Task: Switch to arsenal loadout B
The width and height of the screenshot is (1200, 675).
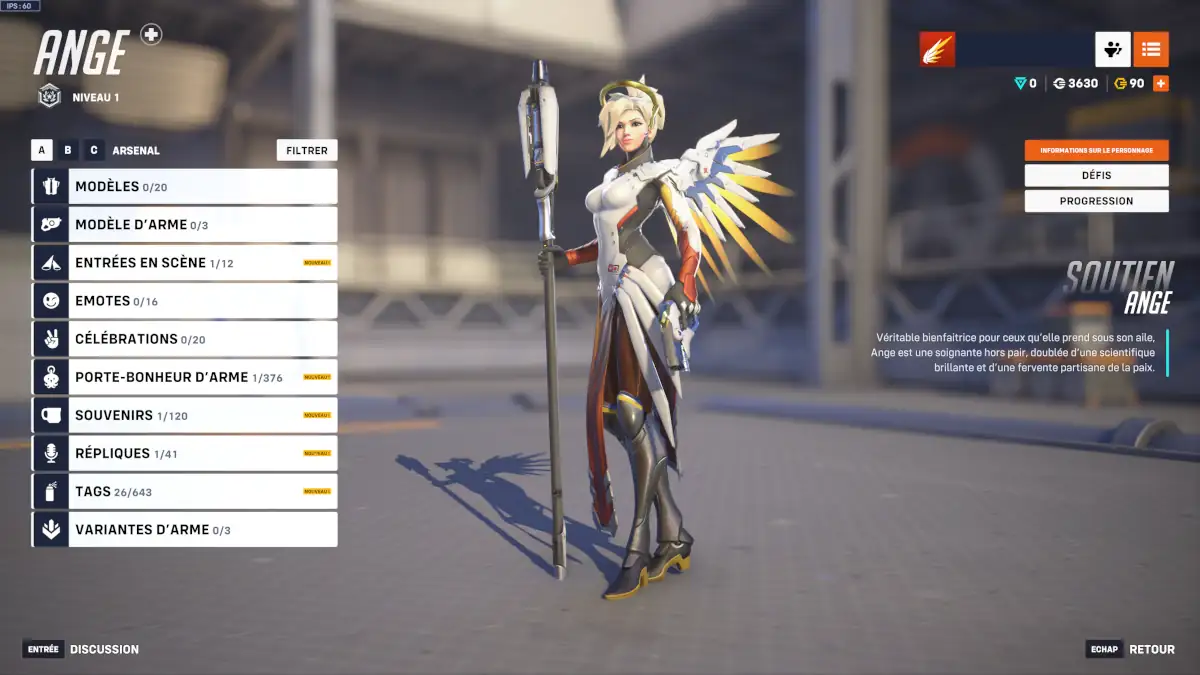Action: click(68, 150)
